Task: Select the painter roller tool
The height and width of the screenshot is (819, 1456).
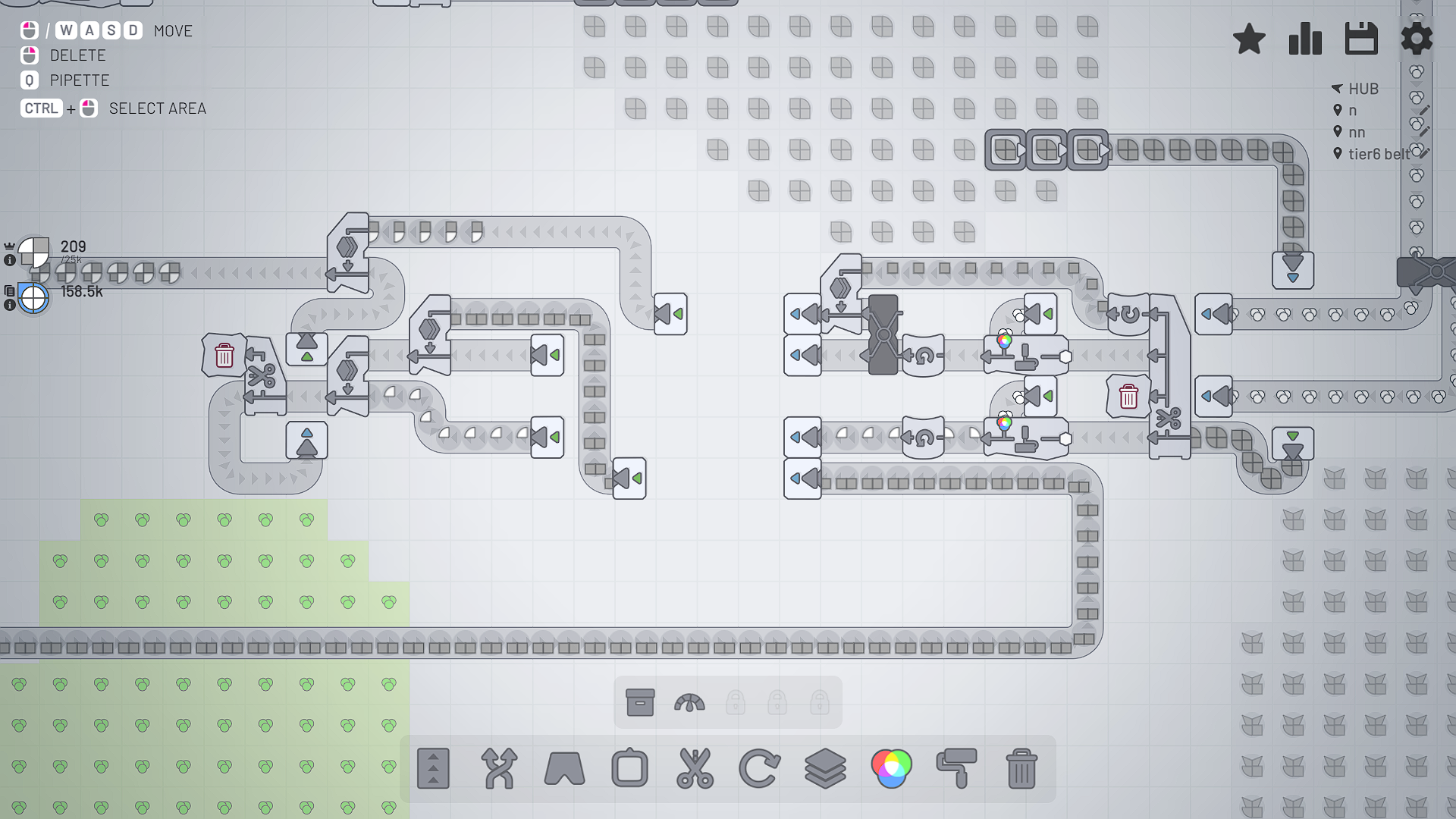Action: pyautogui.click(x=957, y=769)
